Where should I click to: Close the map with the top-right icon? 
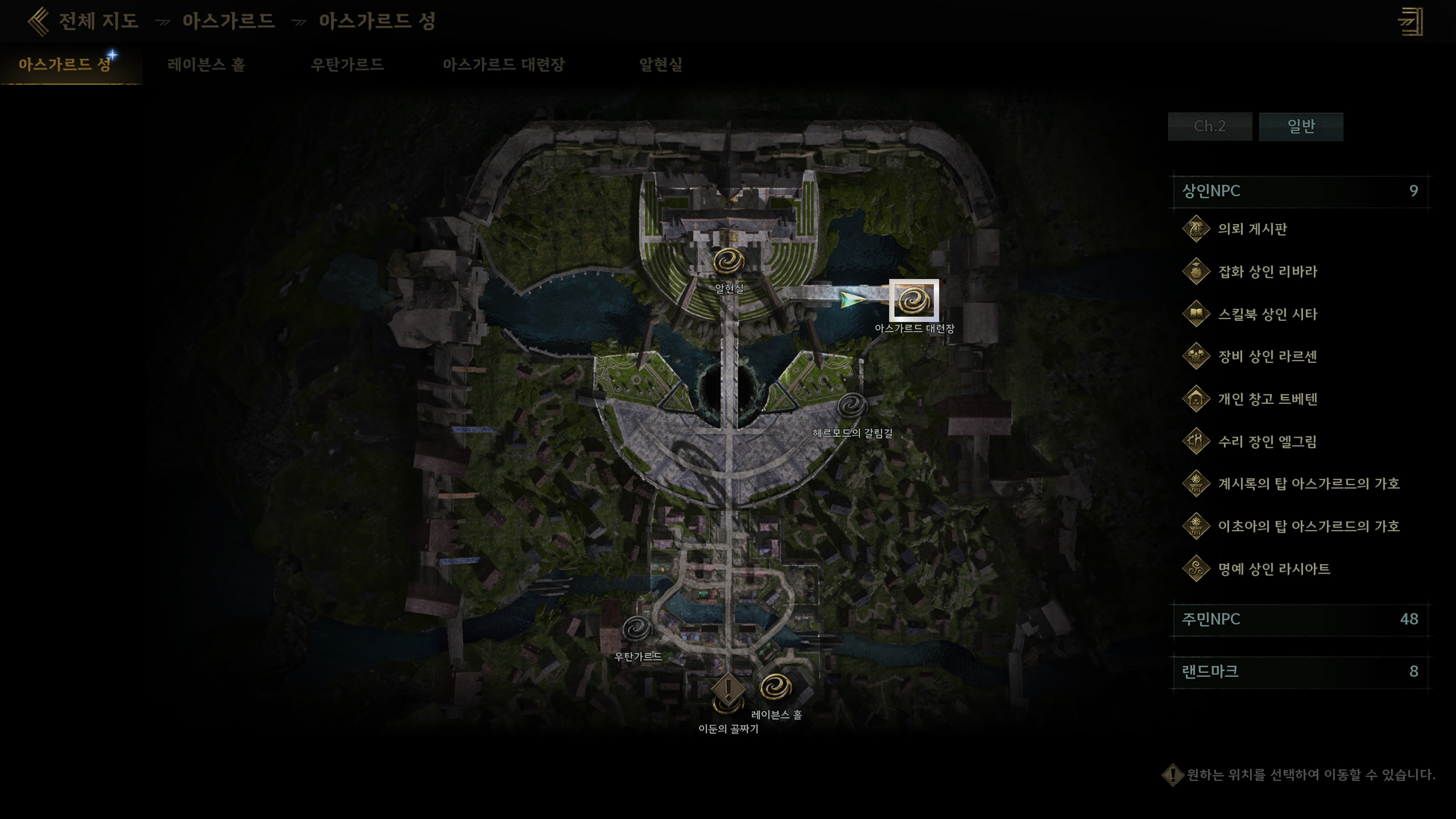coord(1411,22)
